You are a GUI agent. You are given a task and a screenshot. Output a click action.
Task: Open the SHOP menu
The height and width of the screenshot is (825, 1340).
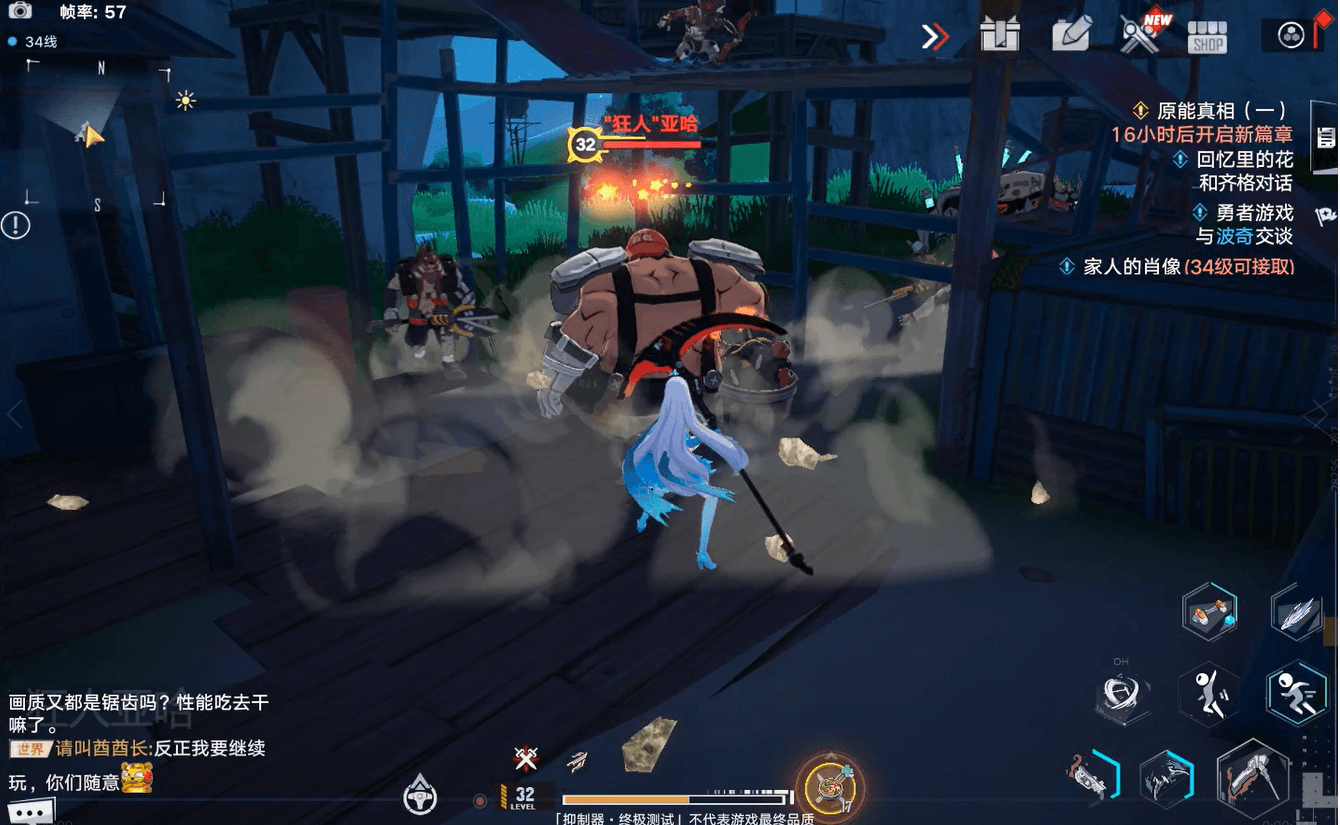1207,37
